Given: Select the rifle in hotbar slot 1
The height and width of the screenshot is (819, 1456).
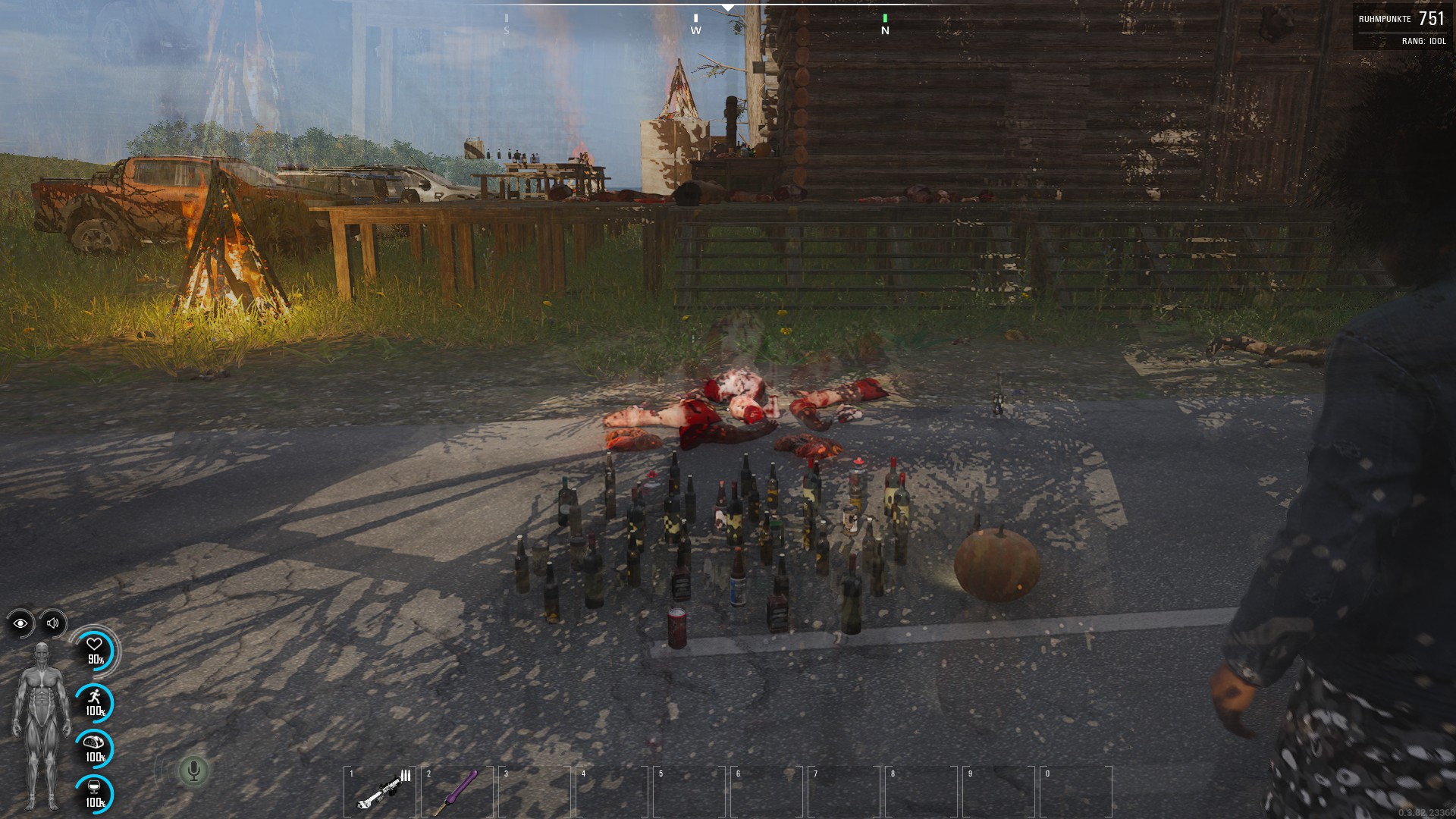Looking at the screenshot, I should (x=381, y=790).
